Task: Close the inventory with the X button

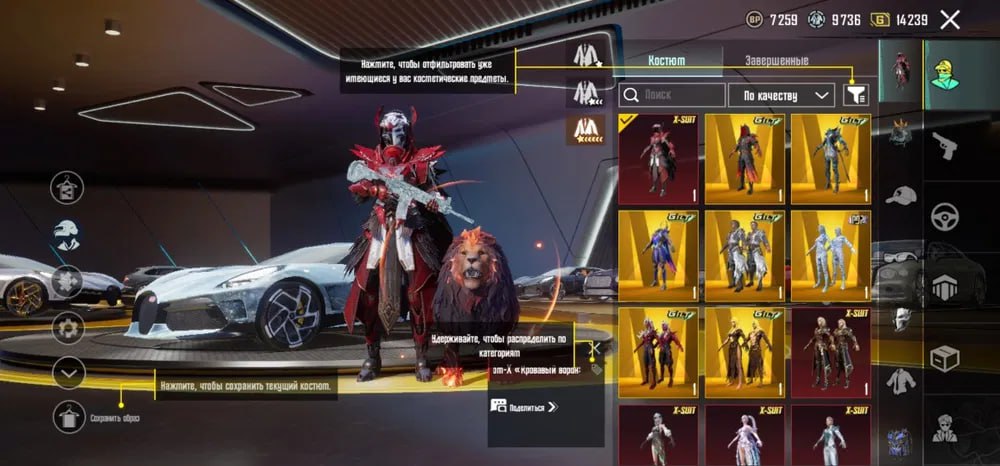Action: pyautogui.click(x=950, y=19)
